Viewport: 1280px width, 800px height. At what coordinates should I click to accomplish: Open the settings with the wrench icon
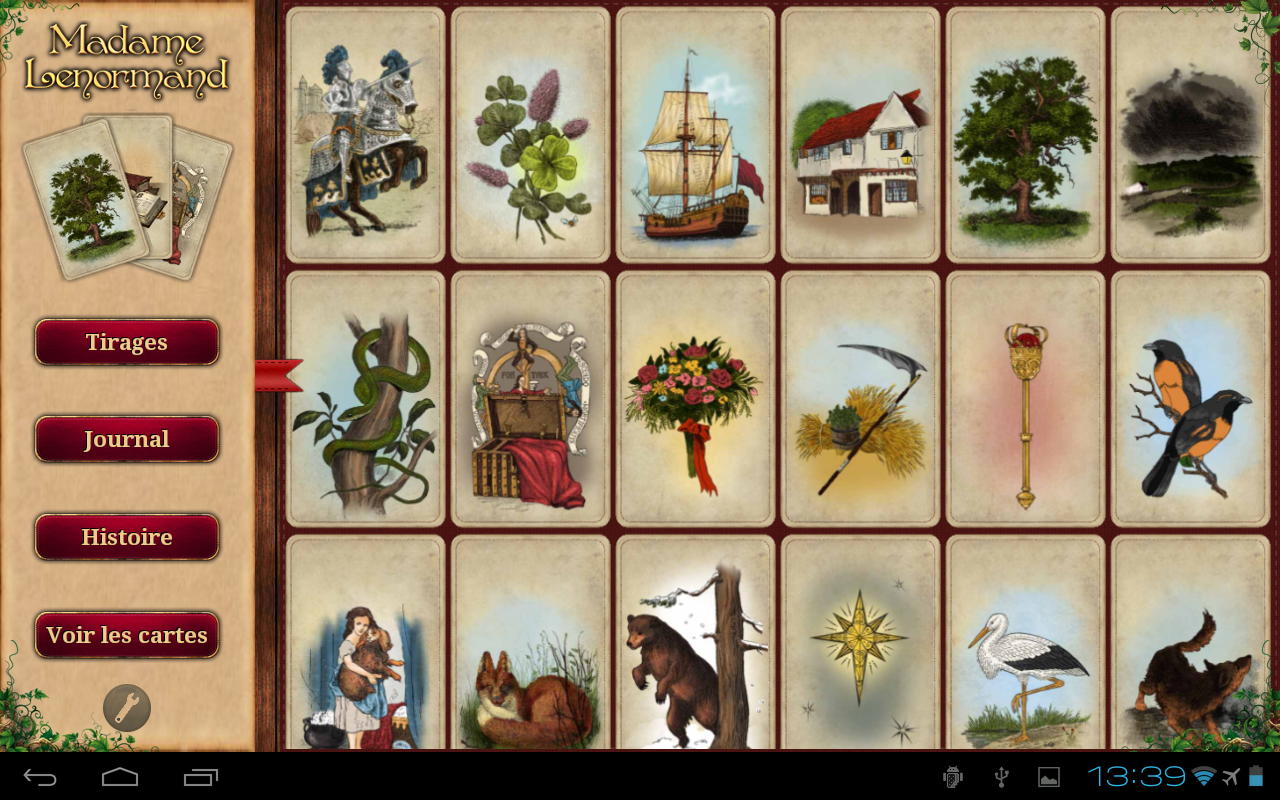point(127,707)
